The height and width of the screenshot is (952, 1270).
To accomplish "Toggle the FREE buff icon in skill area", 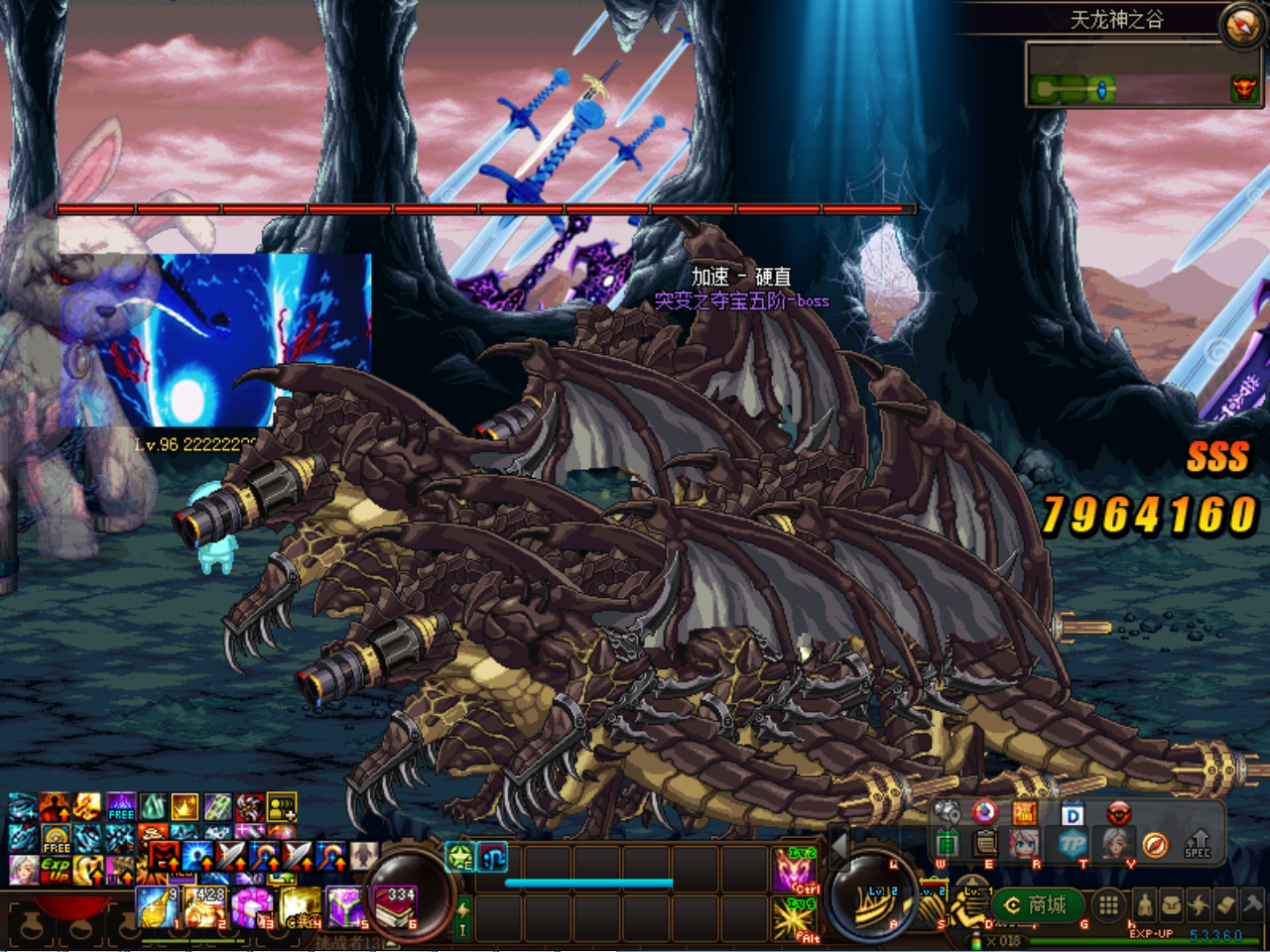I will click(55, 840).
